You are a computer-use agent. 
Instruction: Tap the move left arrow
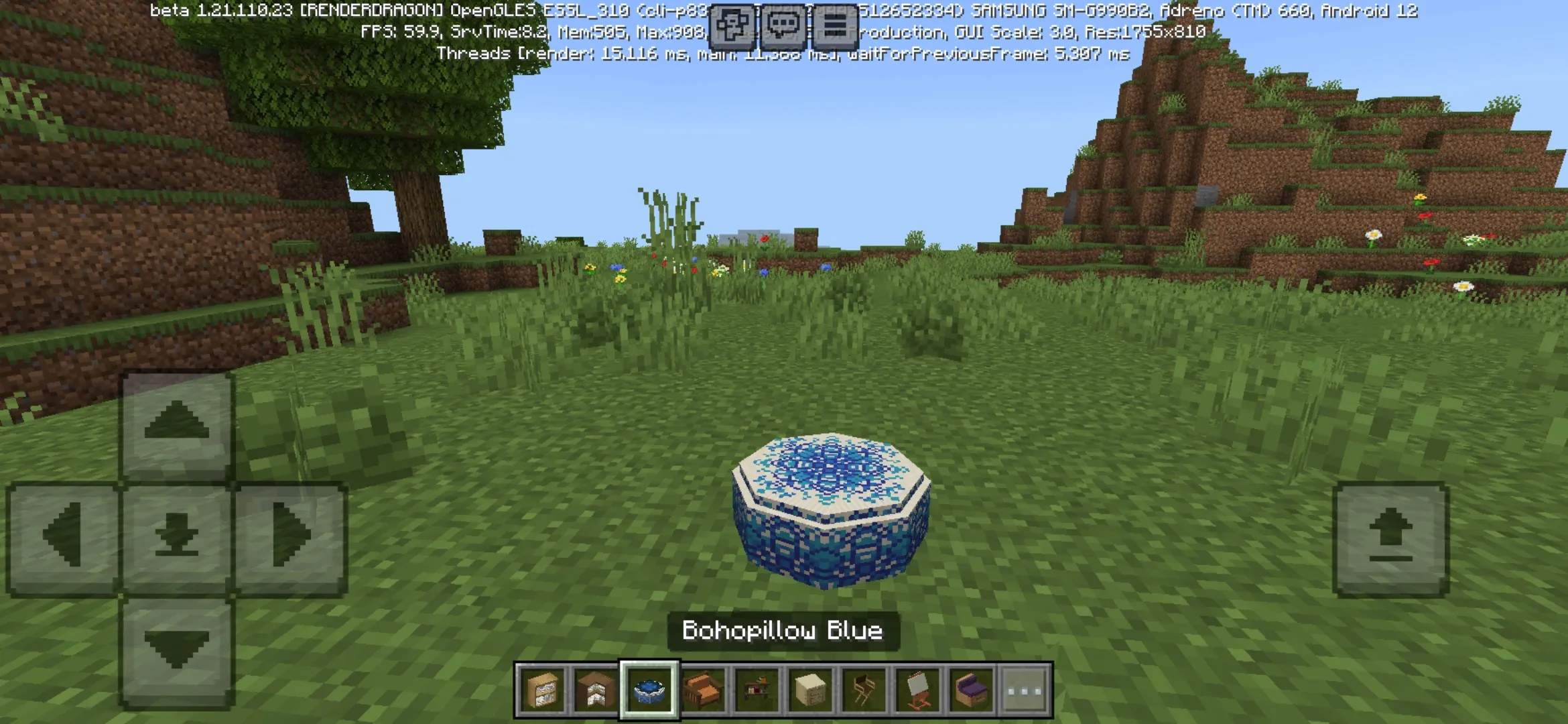(63, 537)
